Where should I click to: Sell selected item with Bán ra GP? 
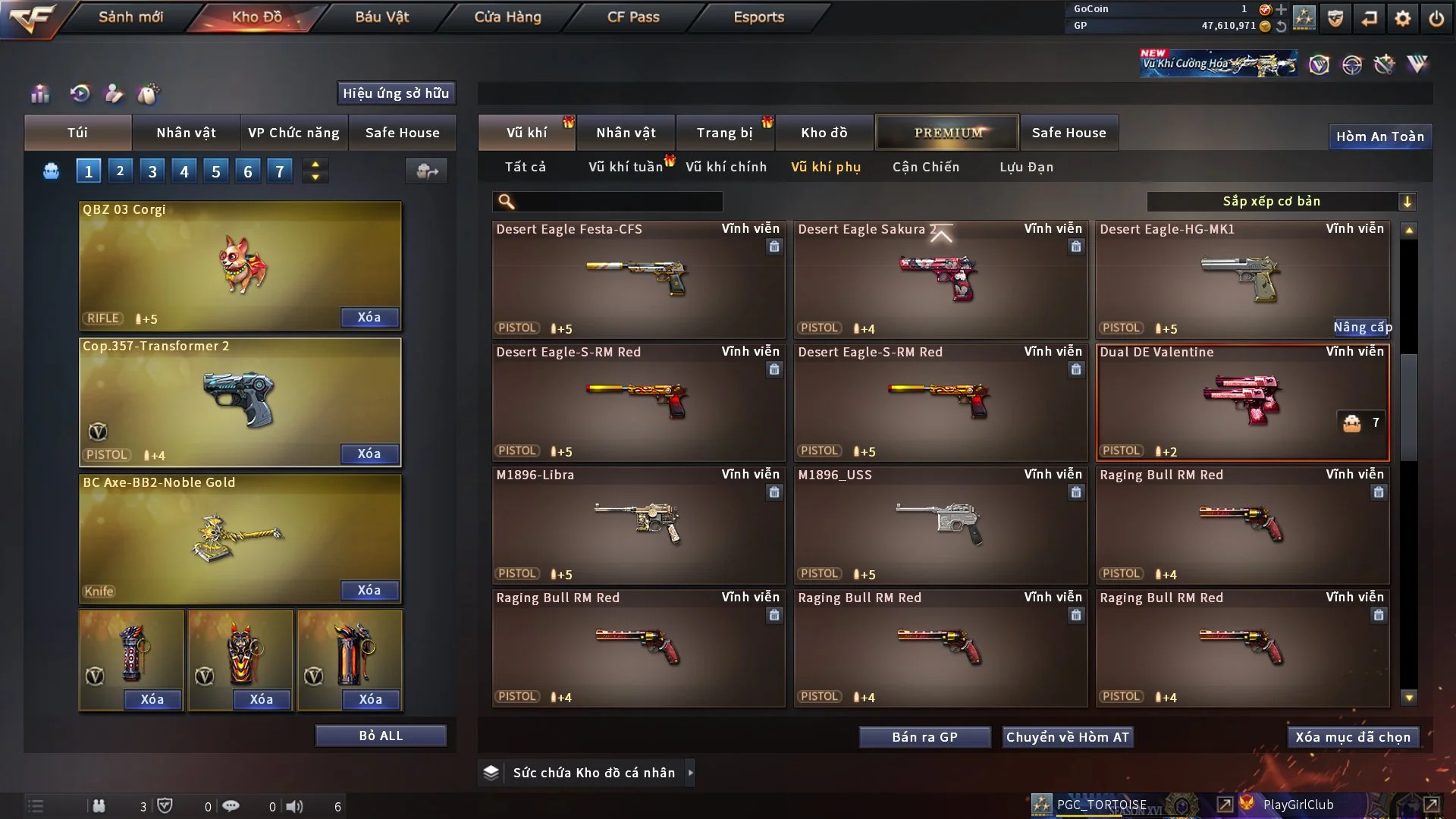coord(924,737)
